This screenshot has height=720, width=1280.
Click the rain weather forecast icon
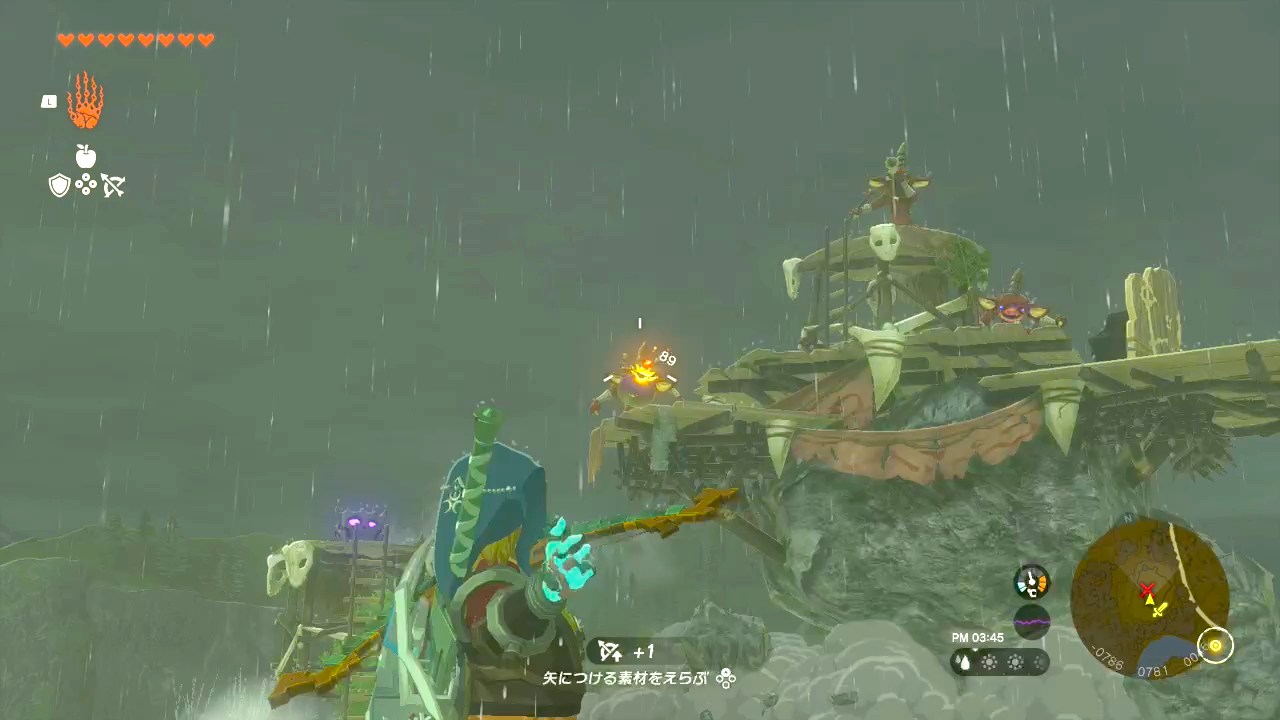tap(962, 661)
